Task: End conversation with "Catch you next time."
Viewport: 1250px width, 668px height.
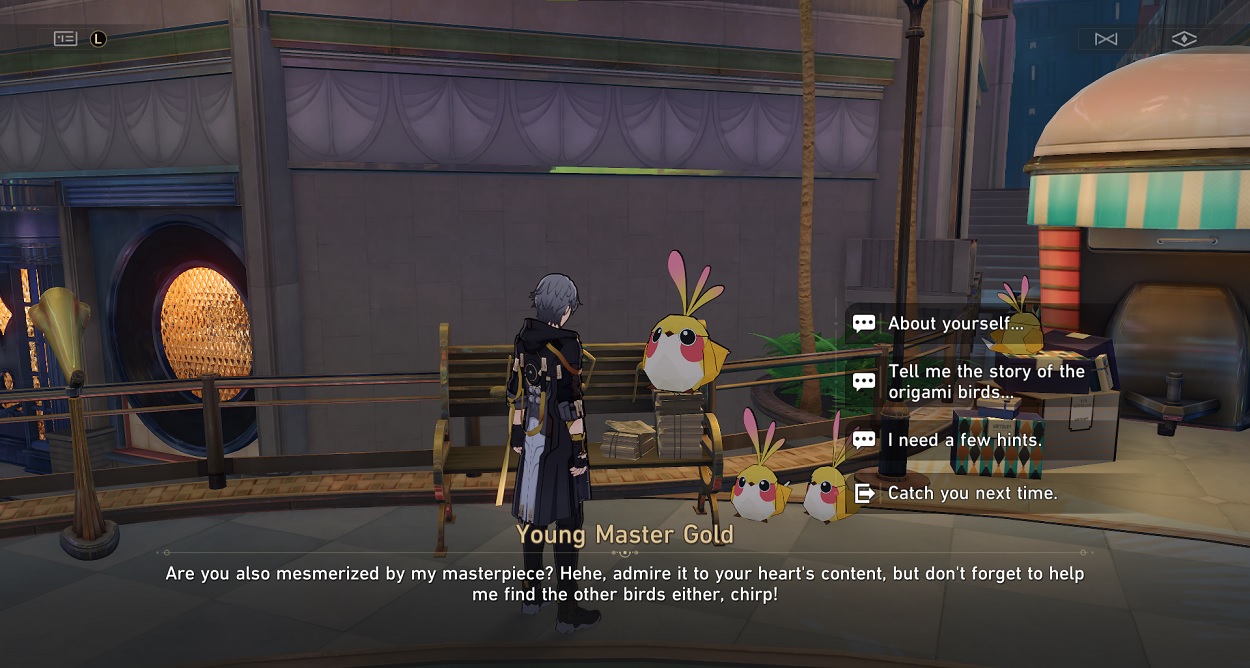Action: 971,493
